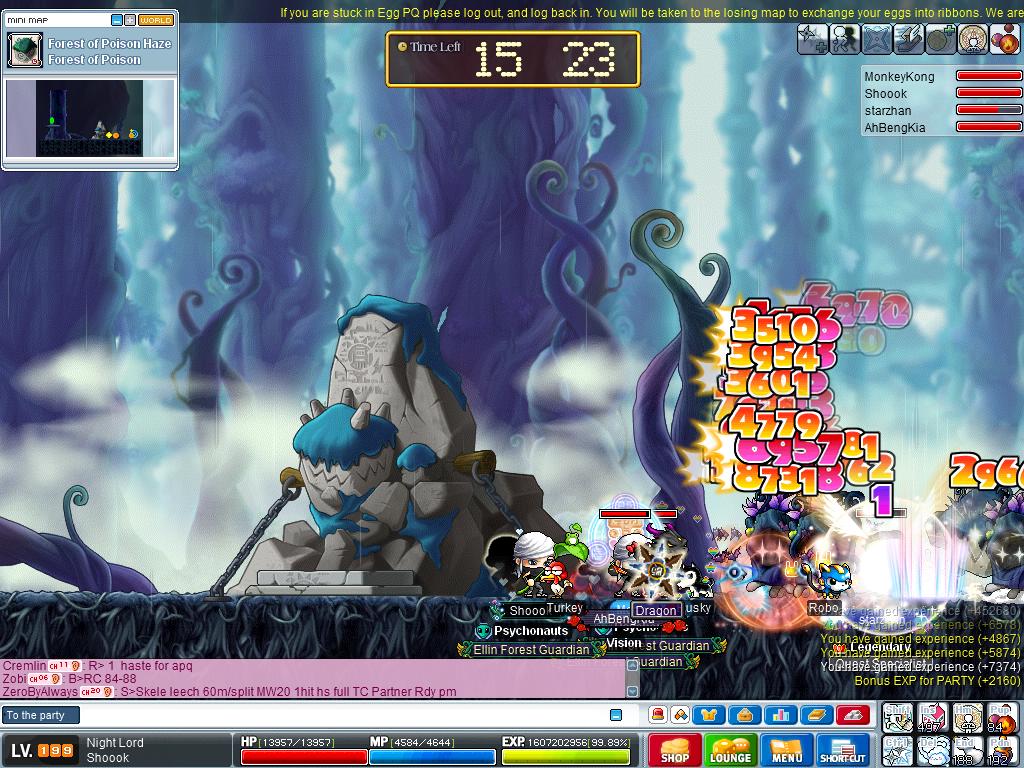The height and width of the screenshot is (768, 1024).
Task: Click the three-orb buff icon
Action: (1005, 38)
